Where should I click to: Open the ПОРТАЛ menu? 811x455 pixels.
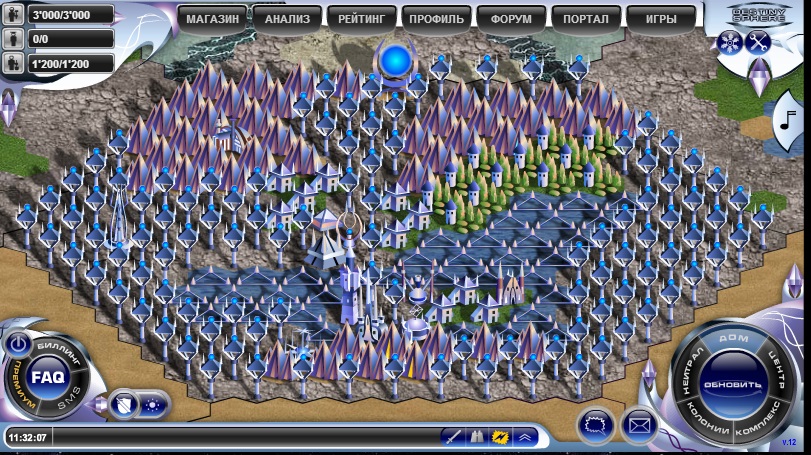(x=586, y=18)
